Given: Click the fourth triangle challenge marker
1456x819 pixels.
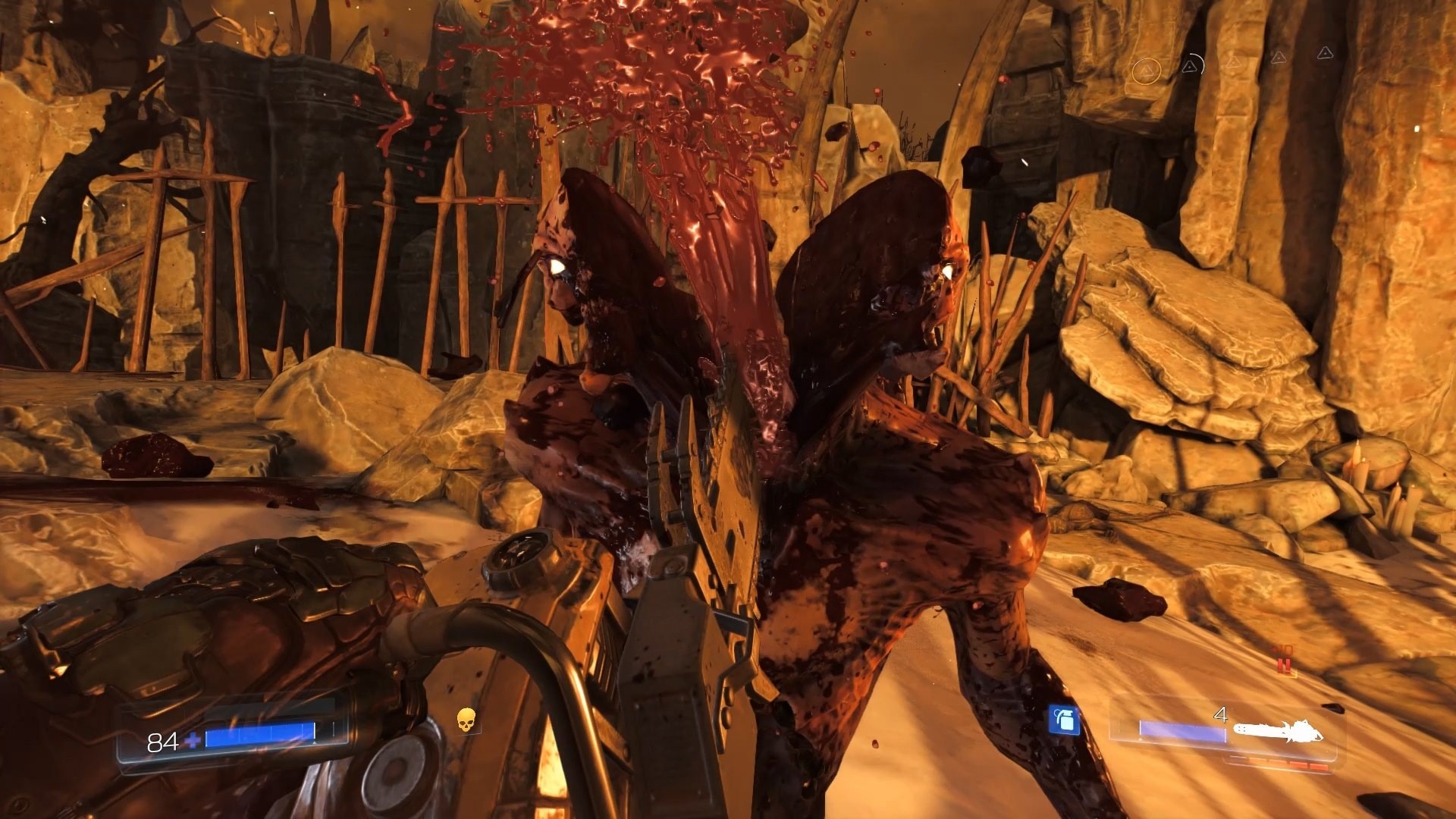Looking at the screenshot, I should pos(1279,58).
